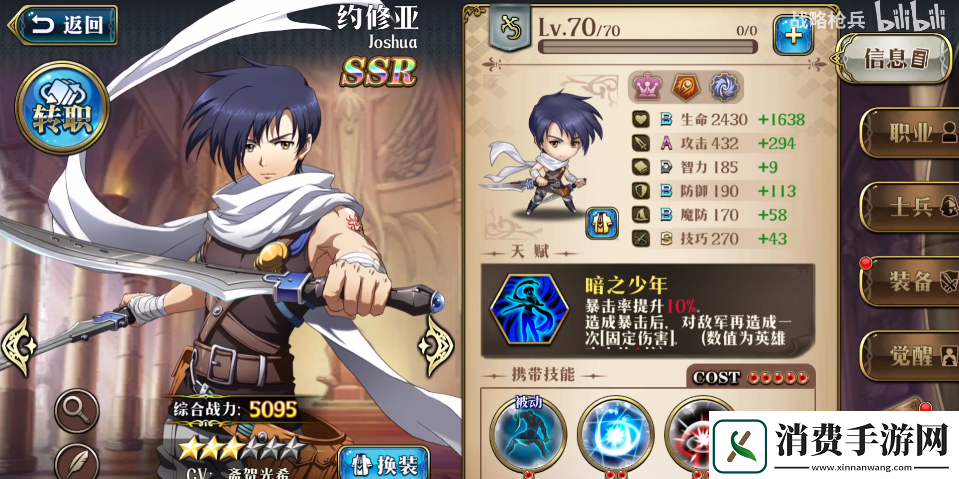The width and height of the screenshot is (959, 479).
Task: Switch to the 信息 info tab
Action: pos(893,59)
